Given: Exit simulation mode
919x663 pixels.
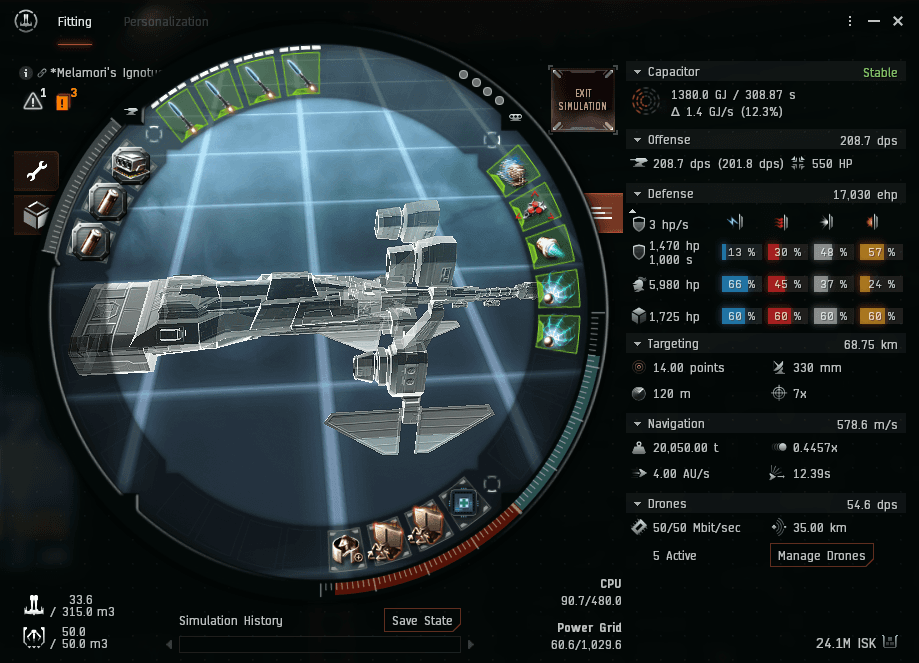Looking at the screenshot, I should [583, 99].
